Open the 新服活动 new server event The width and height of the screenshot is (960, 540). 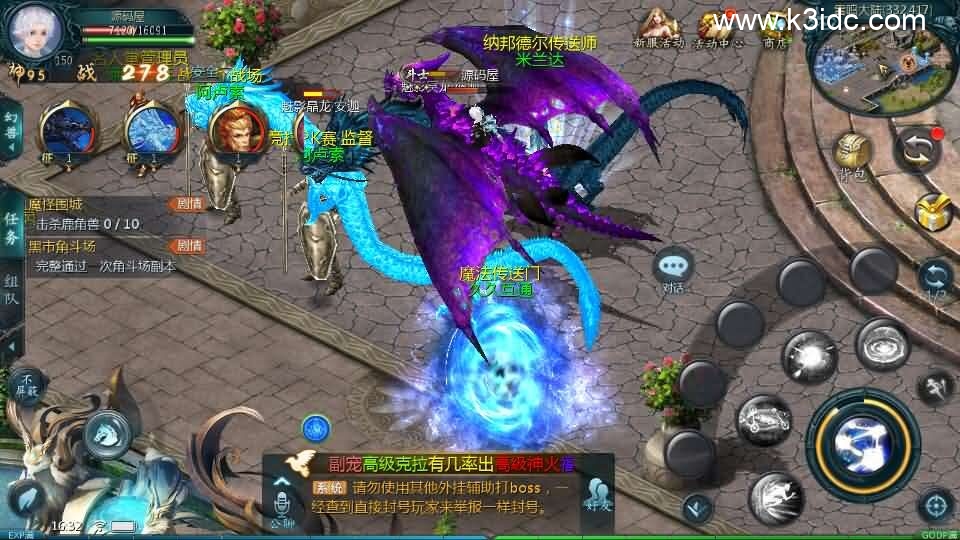658,27
